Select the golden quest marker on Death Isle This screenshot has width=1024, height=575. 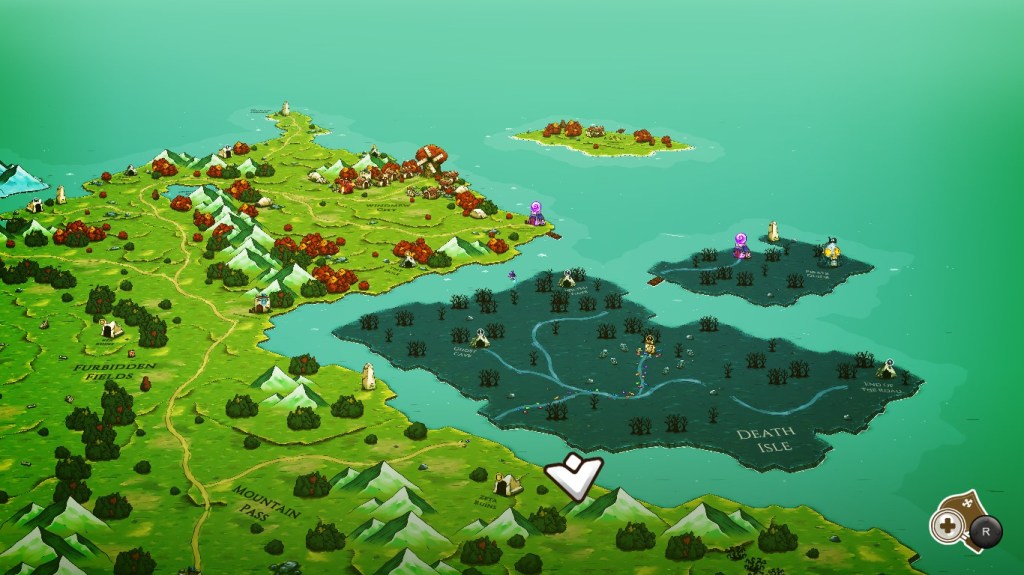[x=651, y=346]
